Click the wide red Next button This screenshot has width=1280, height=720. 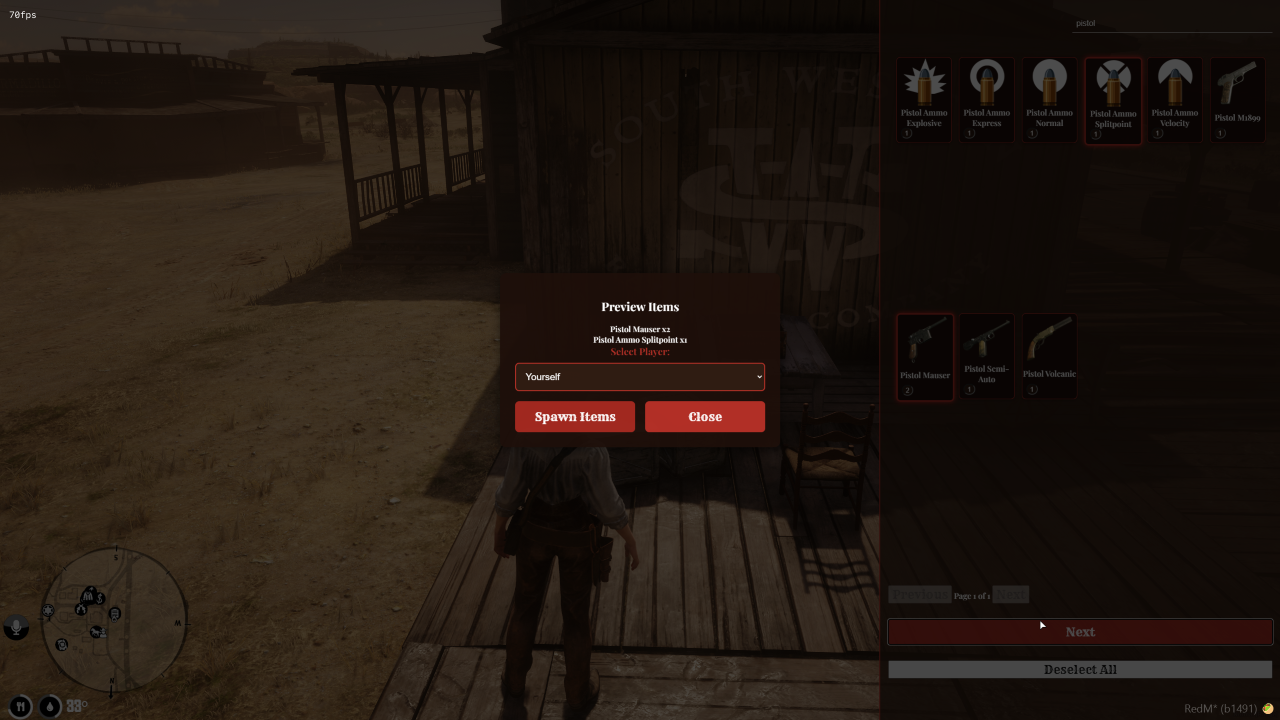click(x=1080, y=632)
